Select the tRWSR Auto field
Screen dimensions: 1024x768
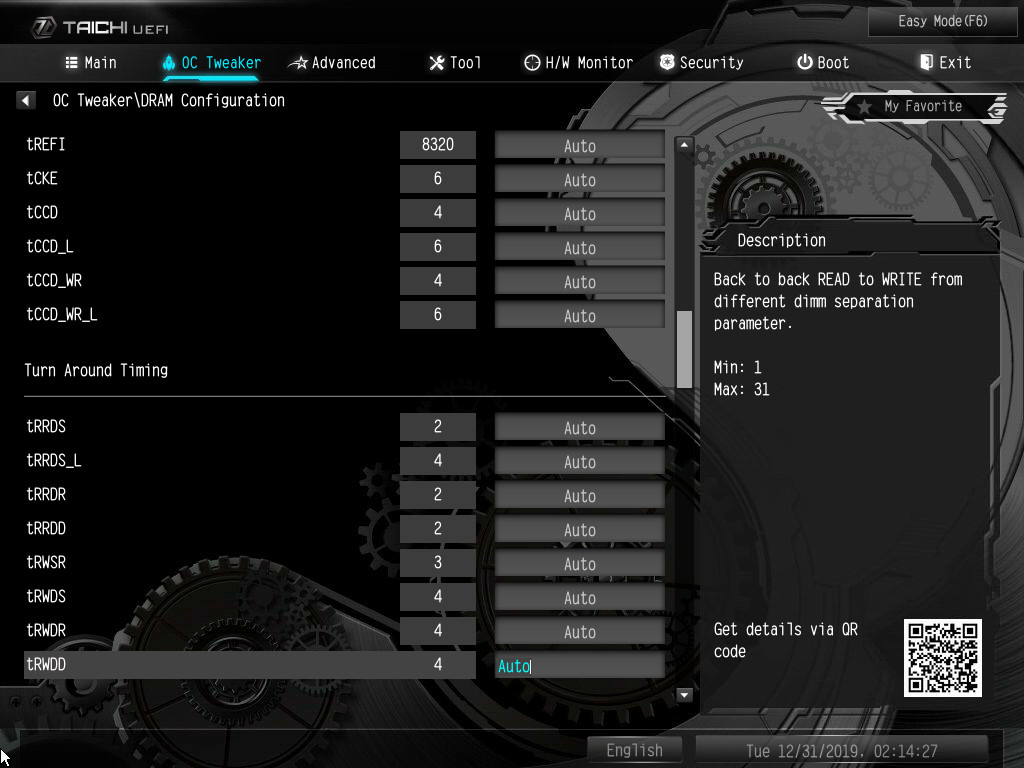pyautogui.click(x=579, y=563)
